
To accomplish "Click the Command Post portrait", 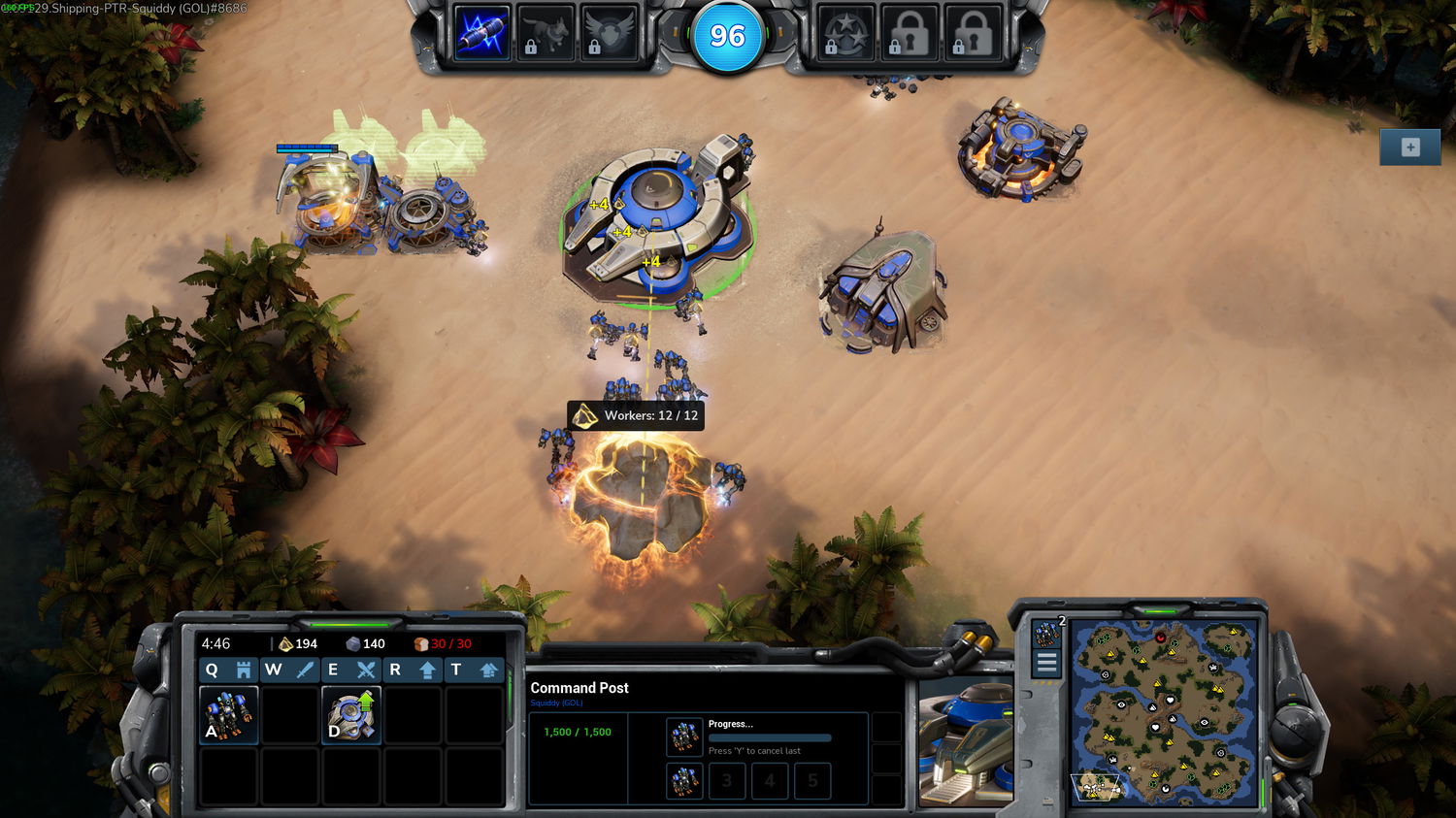I will 965,742.
